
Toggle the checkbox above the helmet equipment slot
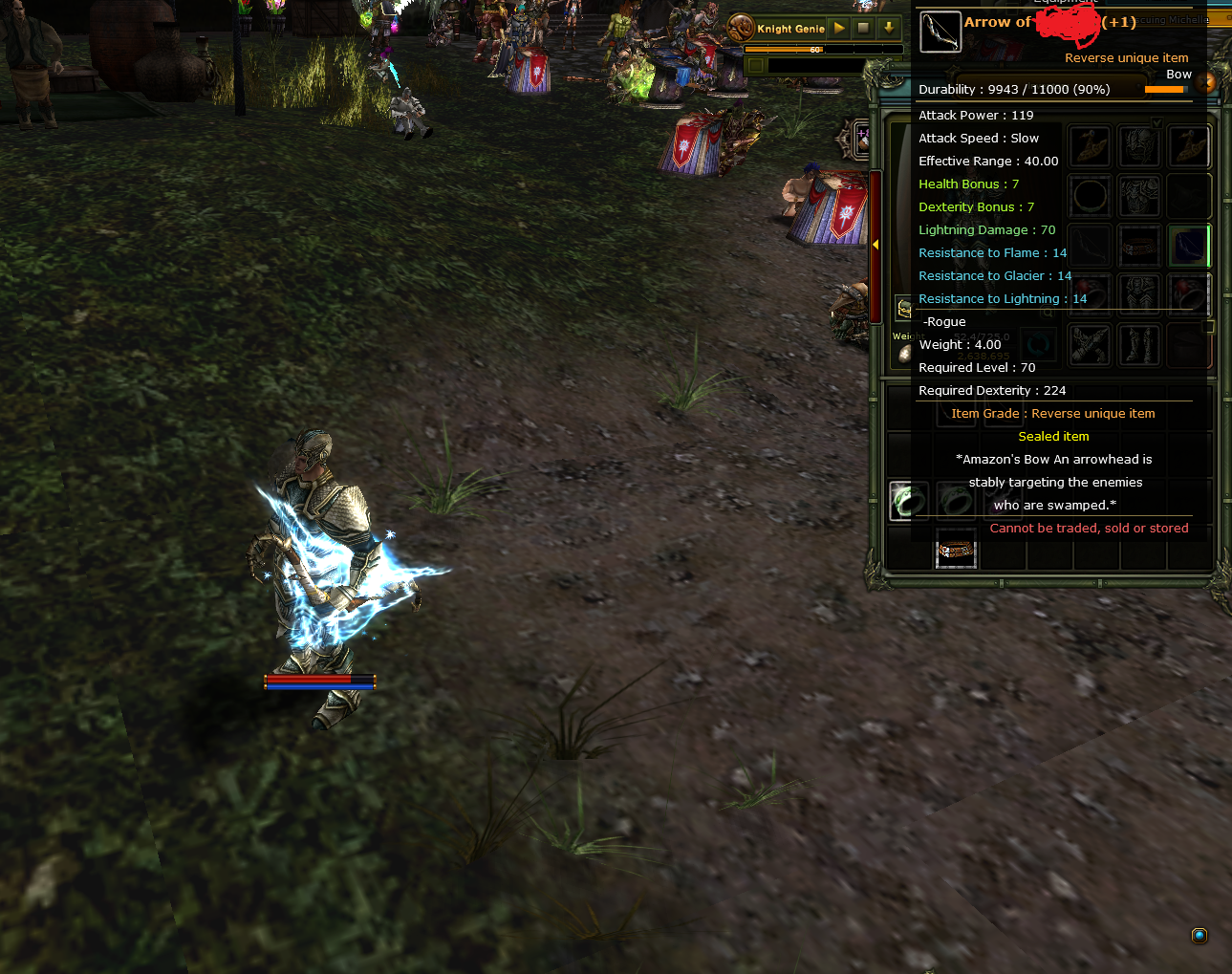tap(1156, 123)
